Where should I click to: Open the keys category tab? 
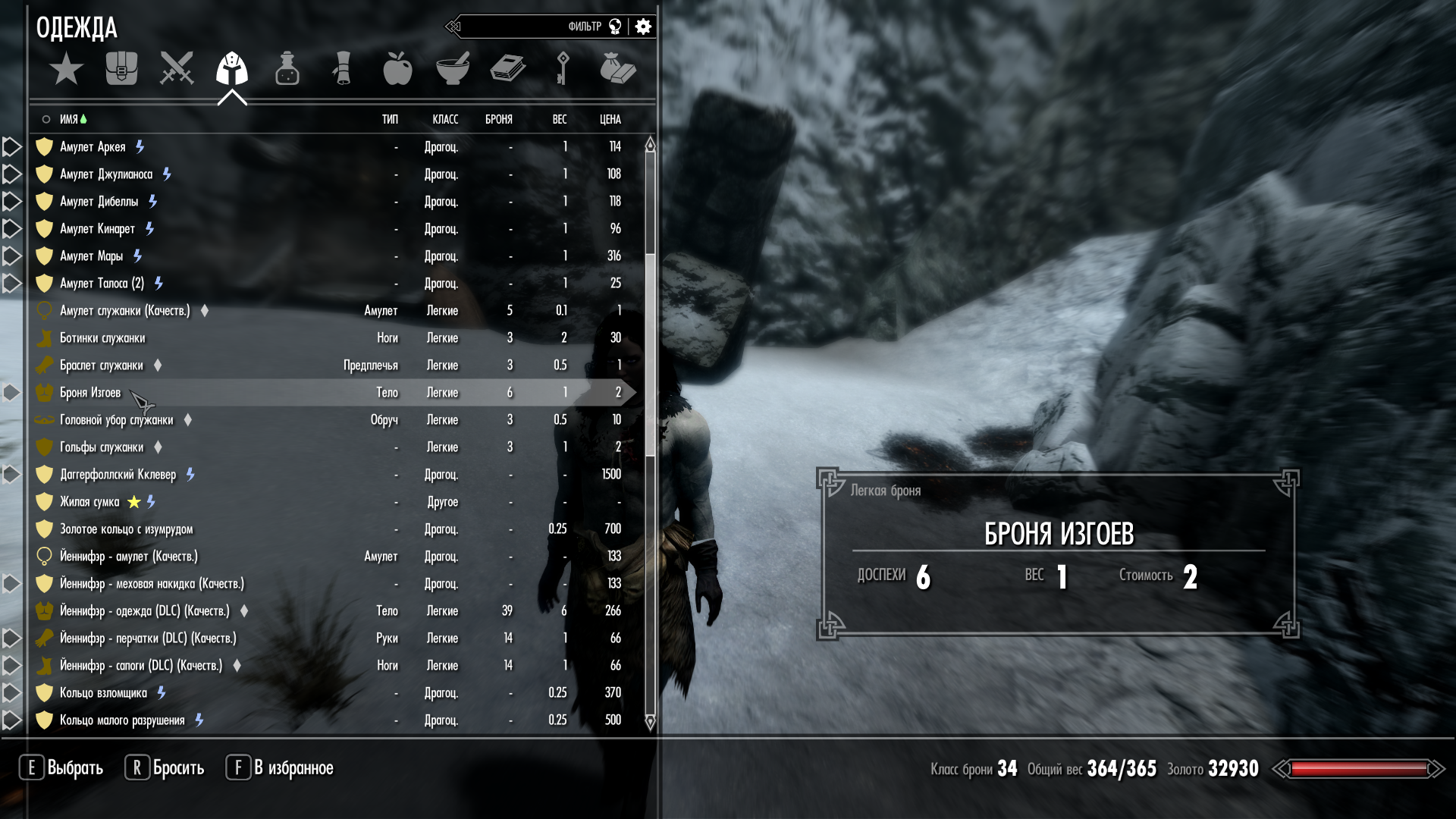point(563,69)
